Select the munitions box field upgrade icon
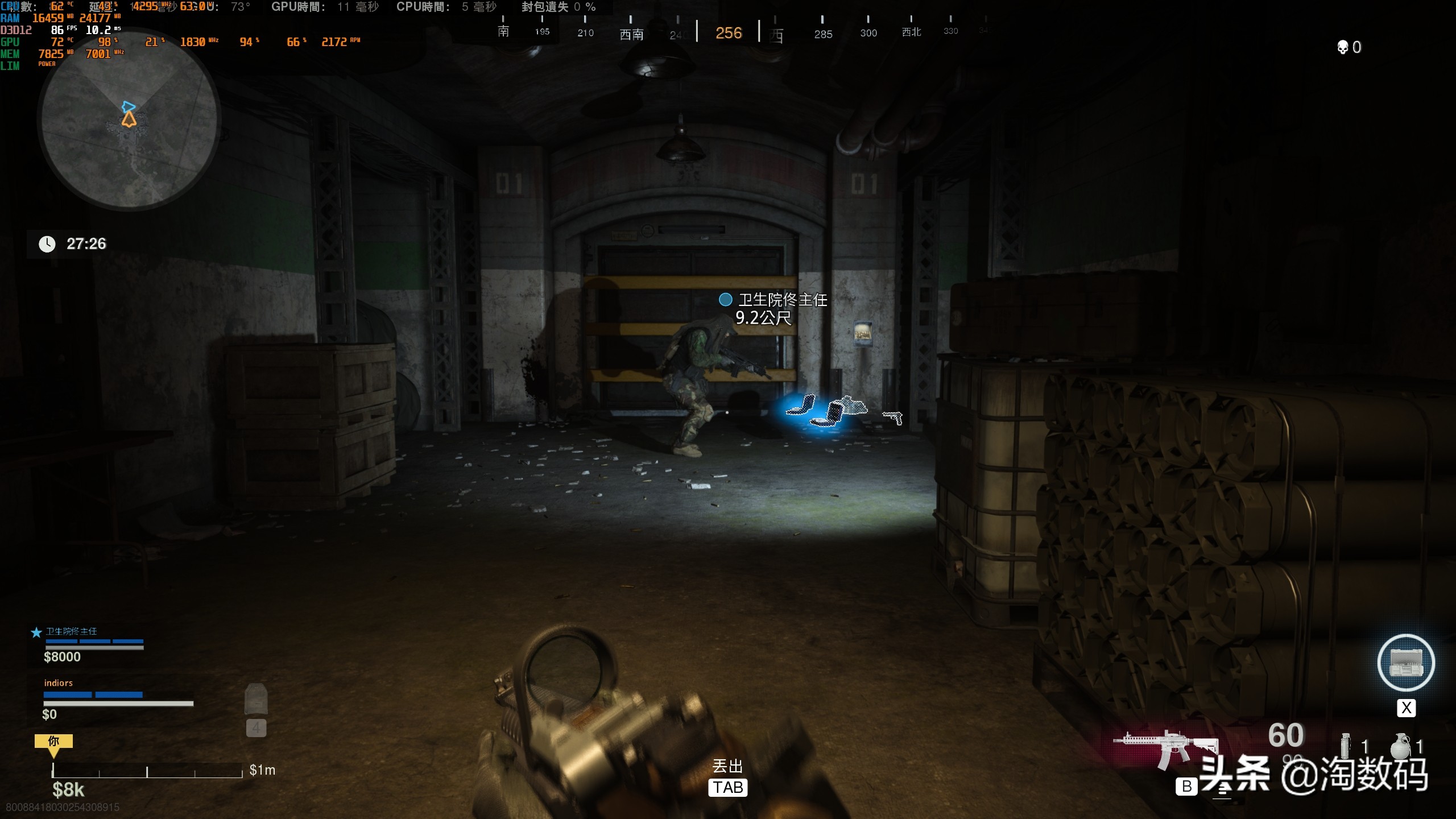The image size is (1456, 819). (1406, 663)
